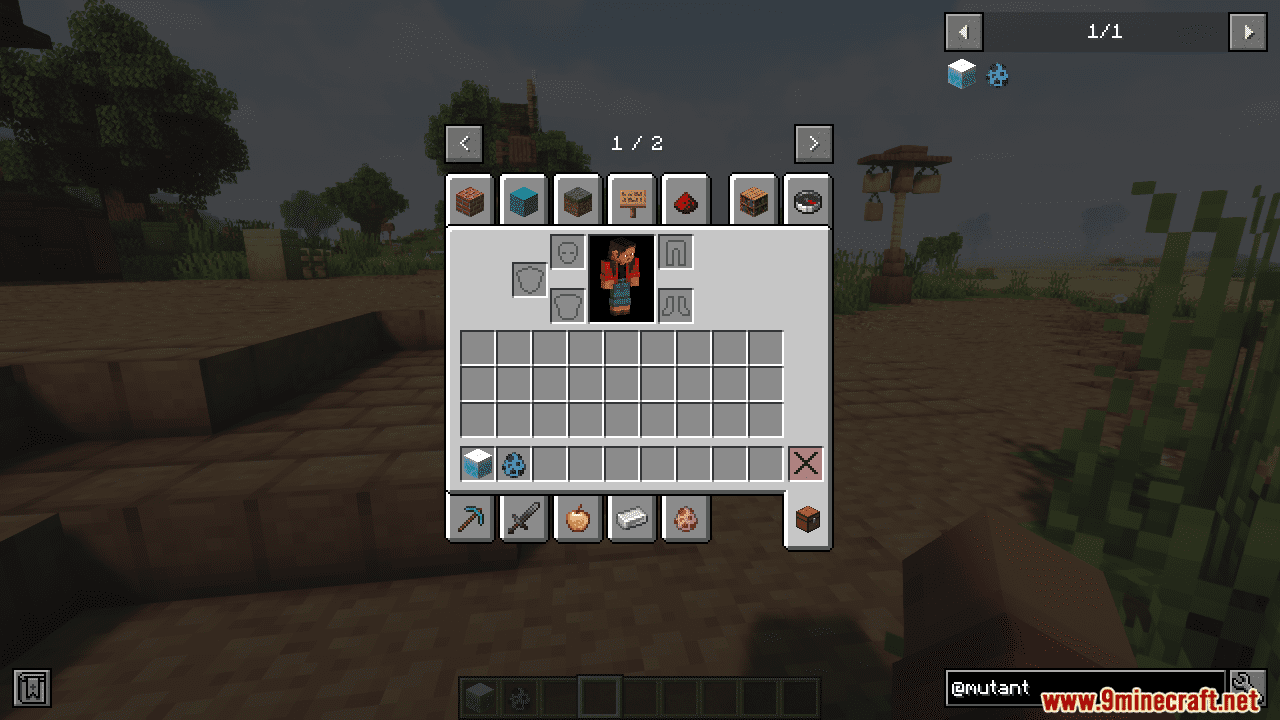Click the empty helmet armor slot
1280x720 pixels.
click(567, 251)
